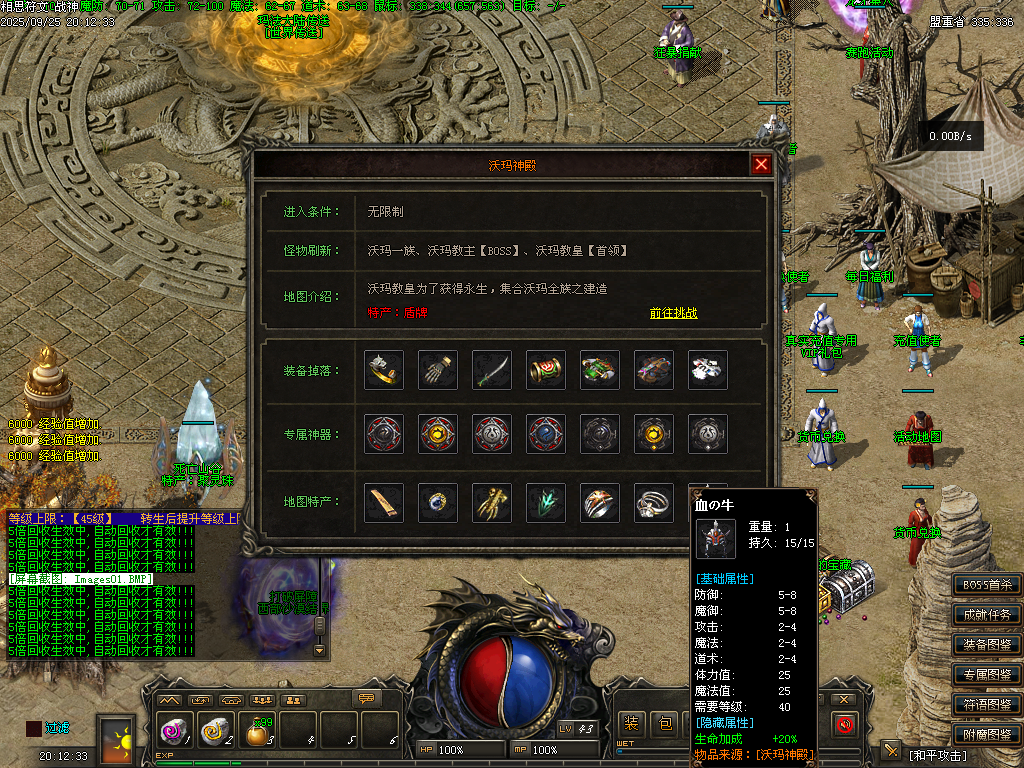Screen dimensions: 1024x768
Task: Close the 沃玛神殿 dungeon info window
Action: pyautogui.click(x=762, y=165)
